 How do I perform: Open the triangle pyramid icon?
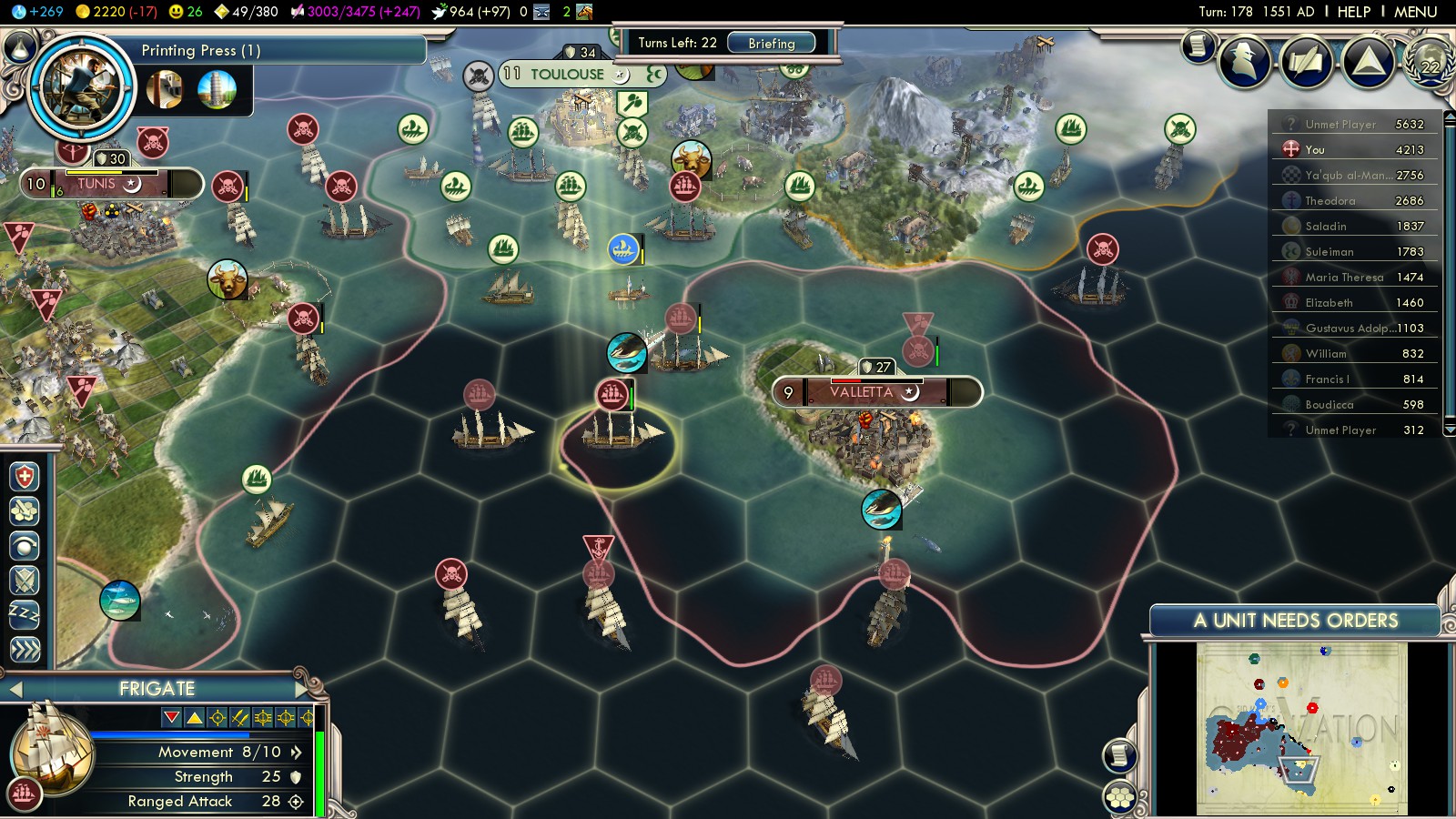point(1368,62)
